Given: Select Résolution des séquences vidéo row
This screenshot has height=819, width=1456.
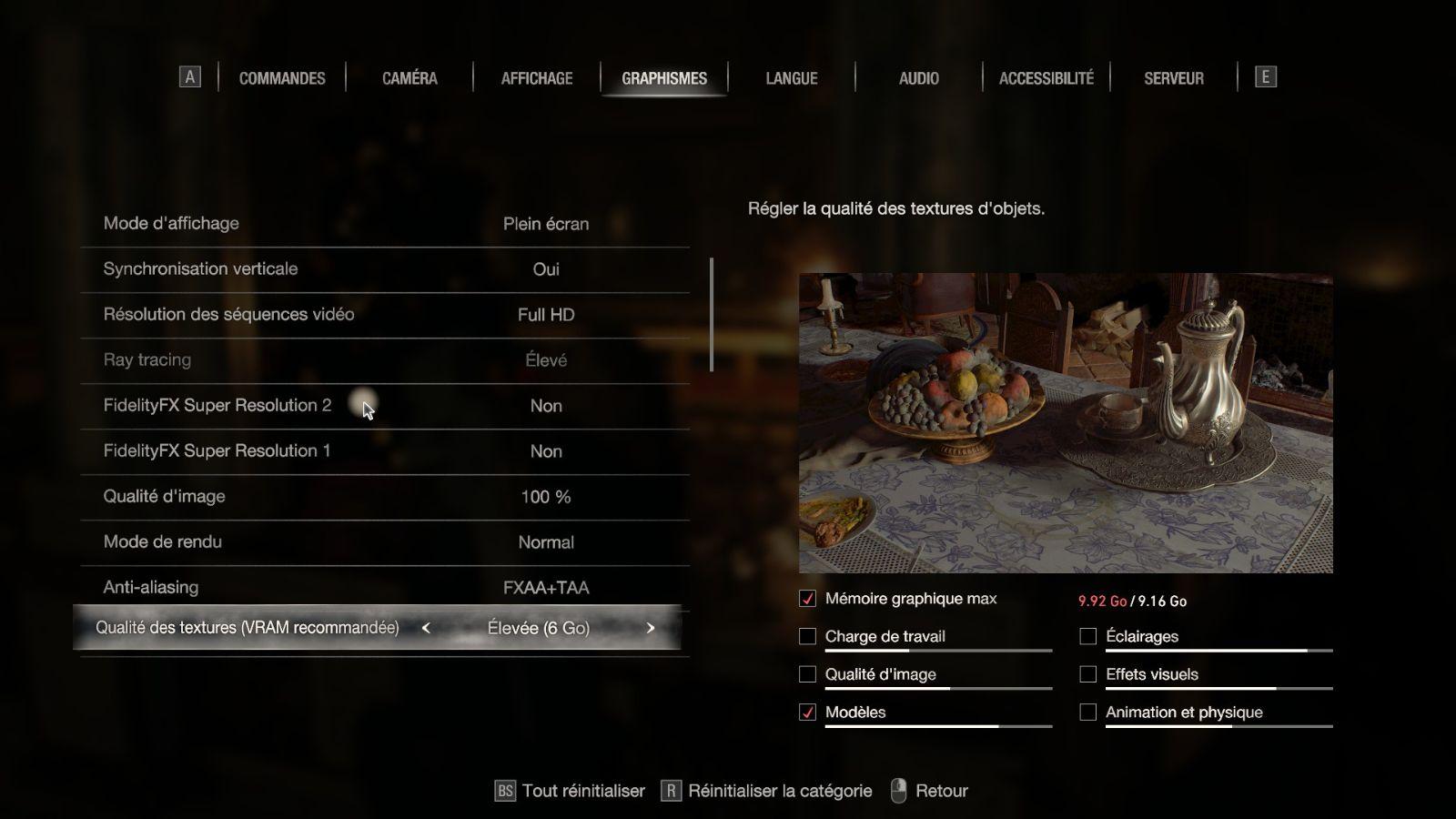Looking at the screenshot, I should (x=384, y=315).
